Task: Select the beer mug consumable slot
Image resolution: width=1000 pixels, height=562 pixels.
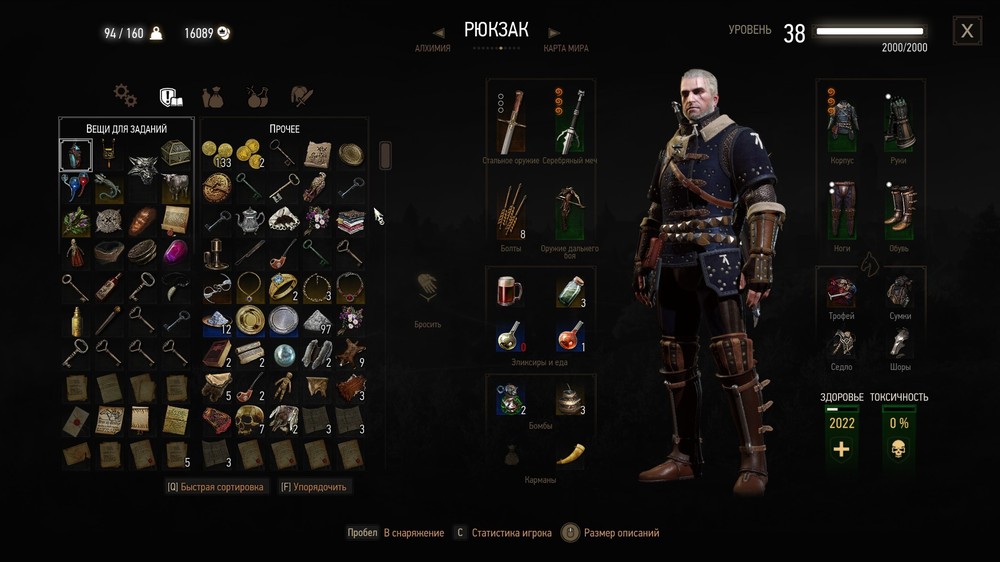Action: click(510, 291)
